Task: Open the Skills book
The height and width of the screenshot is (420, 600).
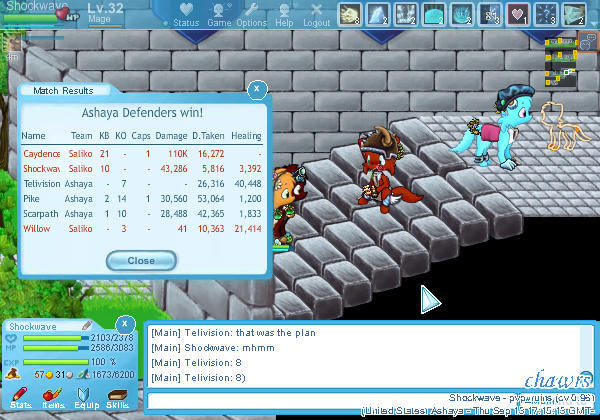Action: (117, 396)
